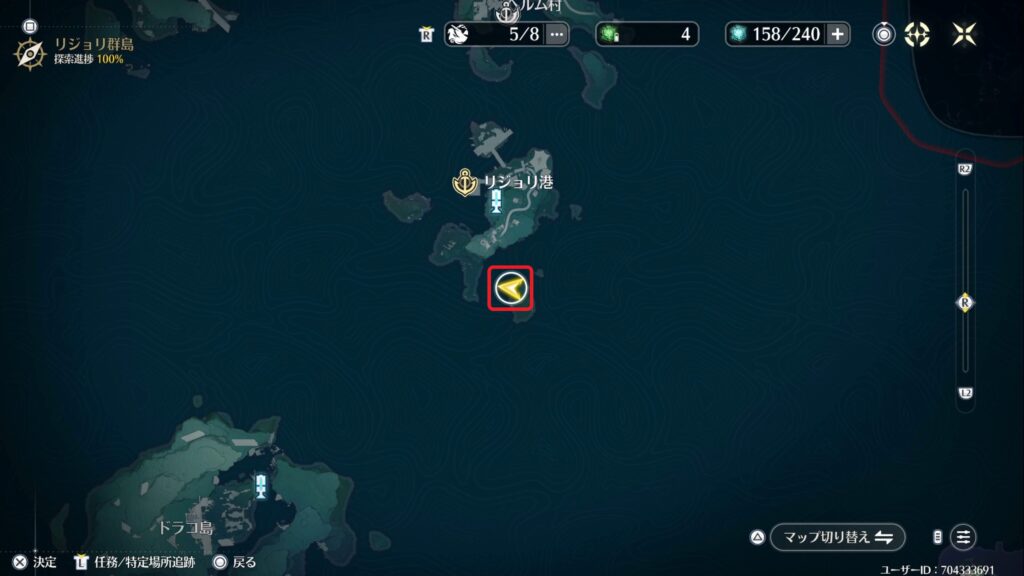Adjust the map zoom slider handle

tap(965, 302)
